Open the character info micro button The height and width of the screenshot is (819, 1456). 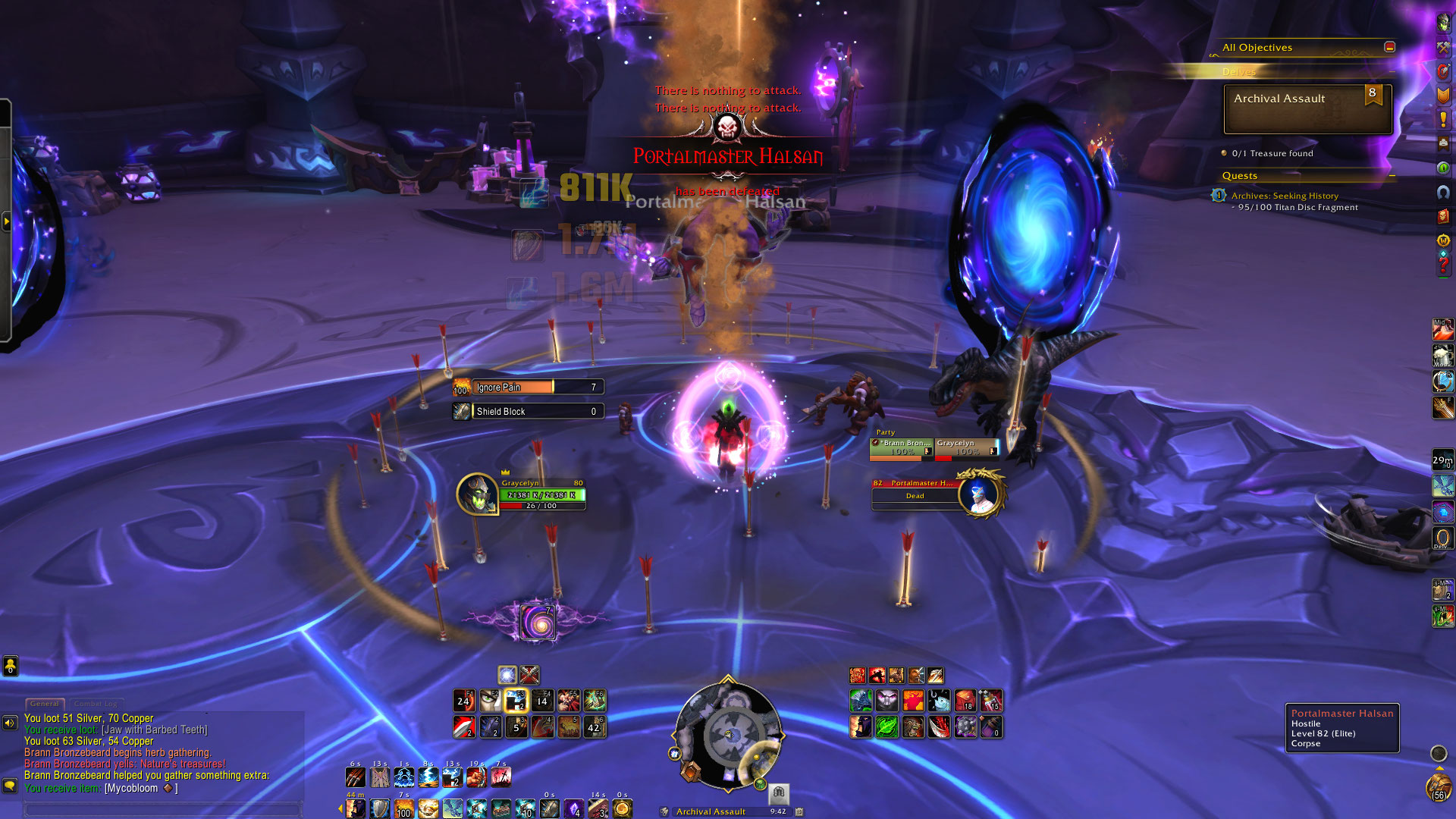1443,23
